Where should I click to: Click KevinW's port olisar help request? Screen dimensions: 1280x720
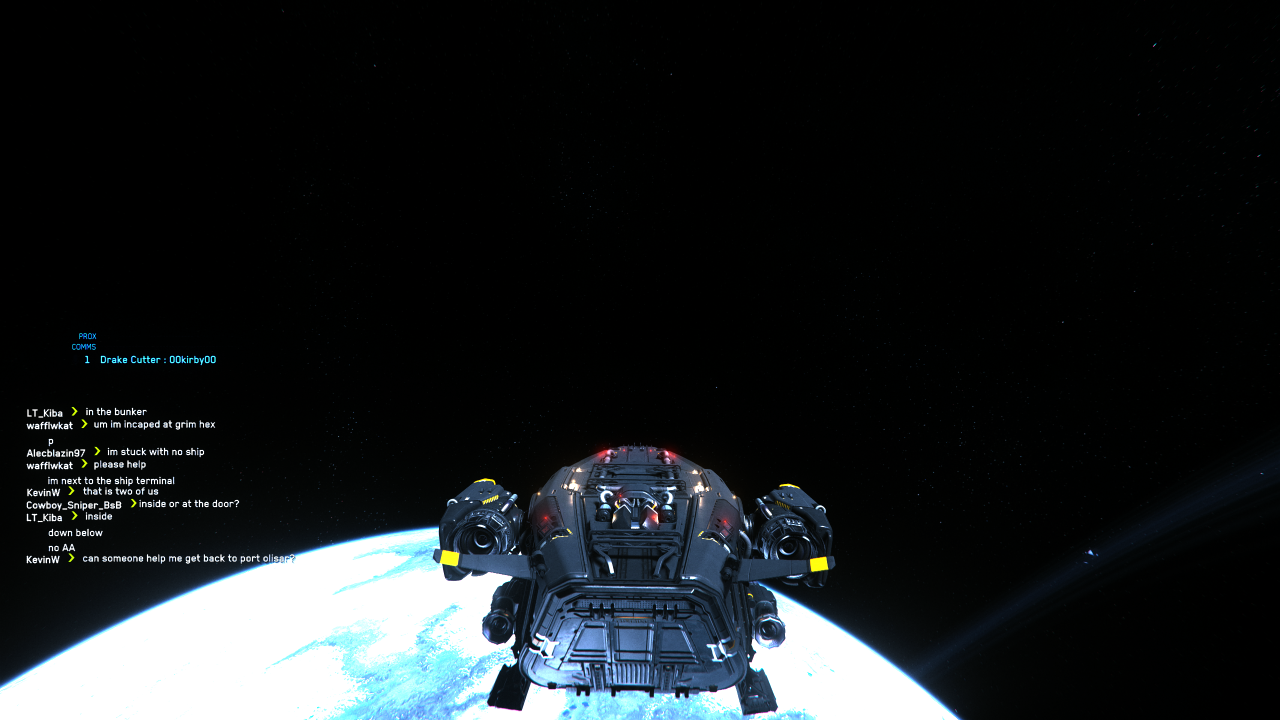pos(186,558)
